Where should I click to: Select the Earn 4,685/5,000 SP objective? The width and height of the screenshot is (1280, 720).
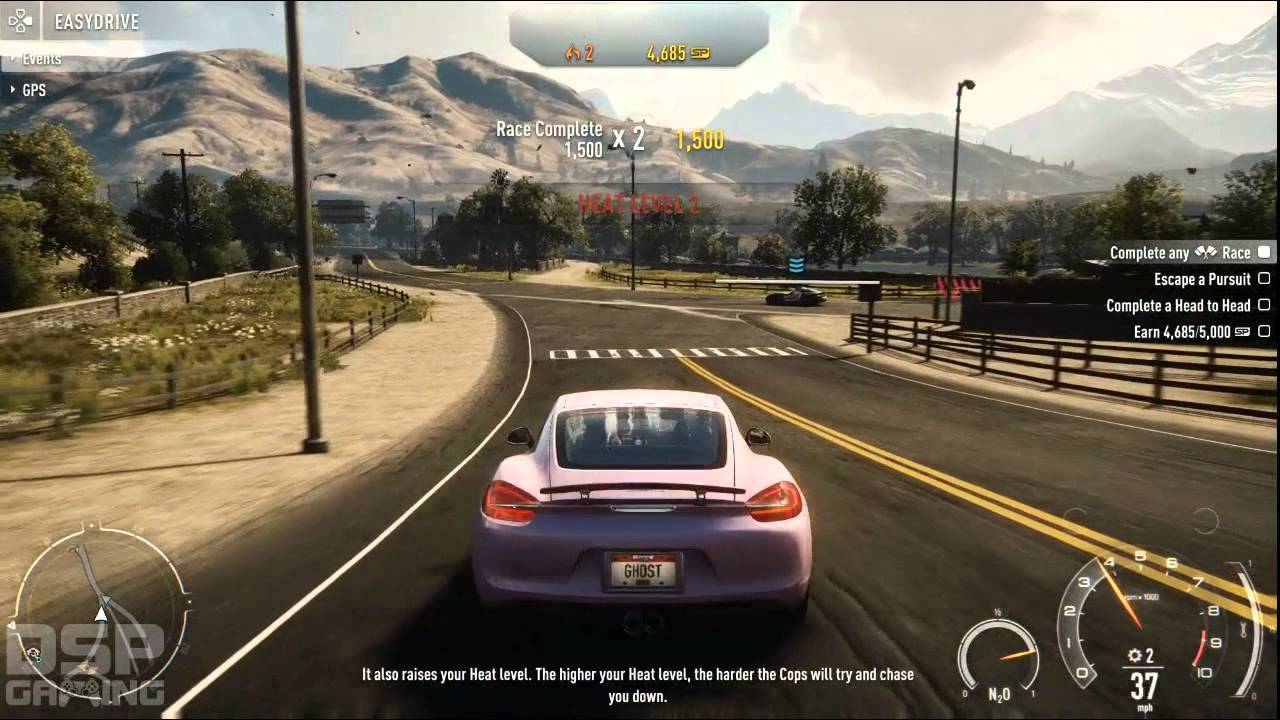pos(1180,332)
